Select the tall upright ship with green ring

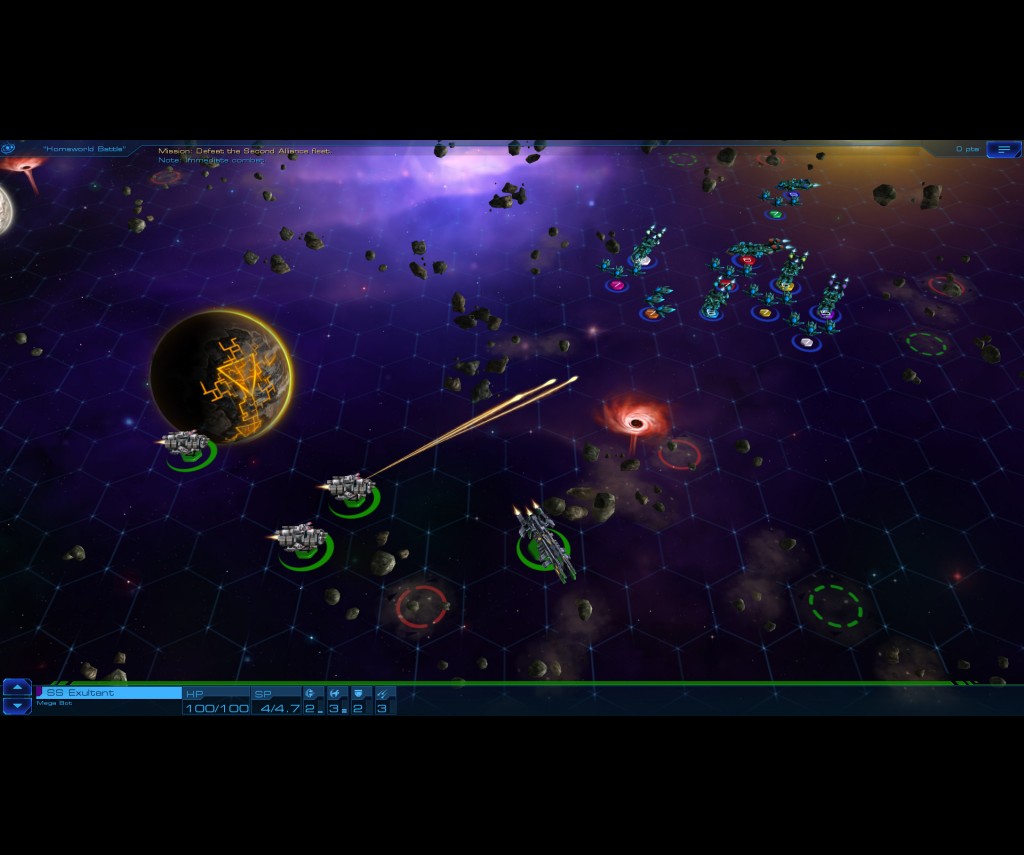pyautogui.click(x=541, y=538)
